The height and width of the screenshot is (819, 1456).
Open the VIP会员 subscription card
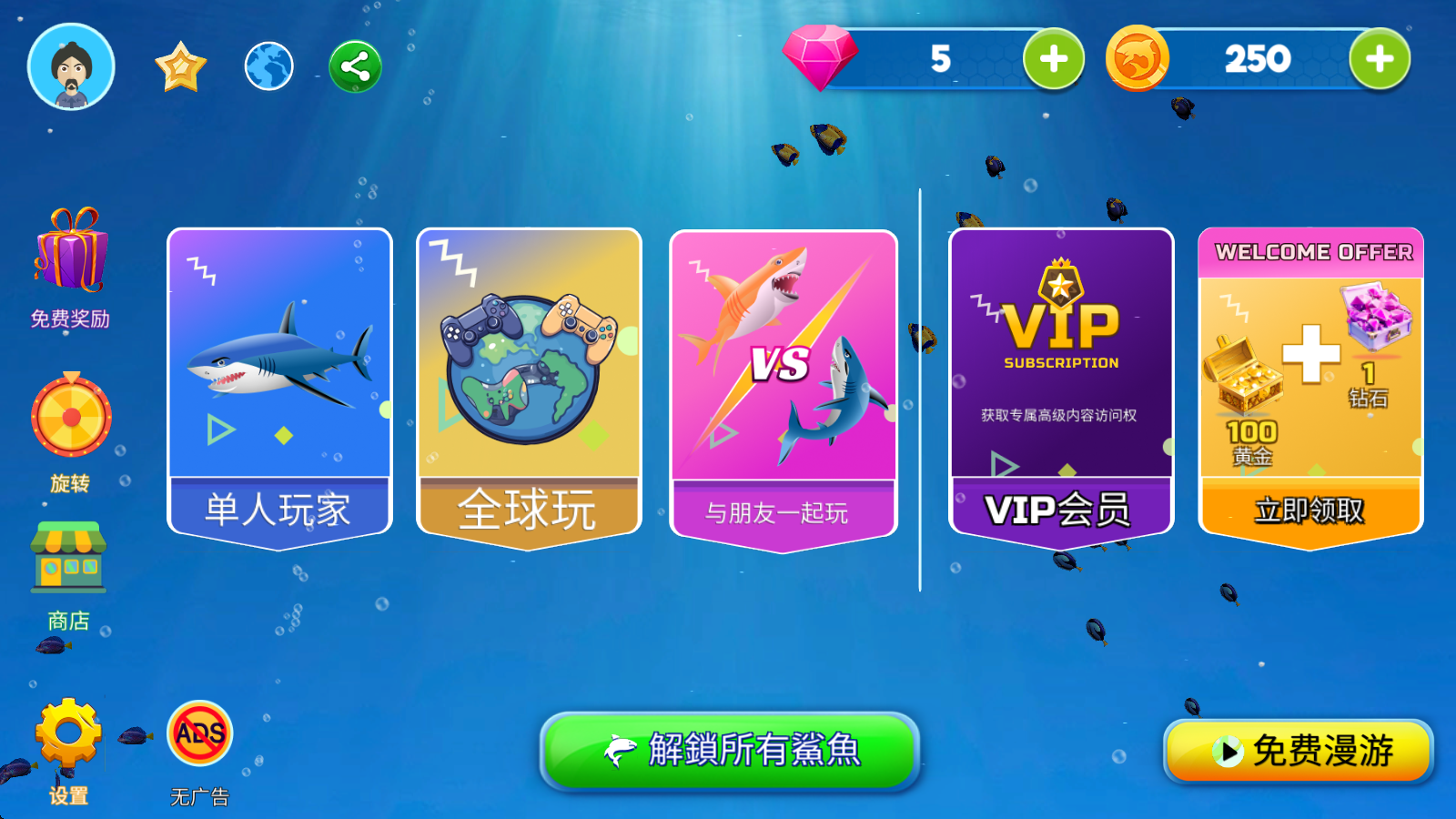pos(1059,378)
